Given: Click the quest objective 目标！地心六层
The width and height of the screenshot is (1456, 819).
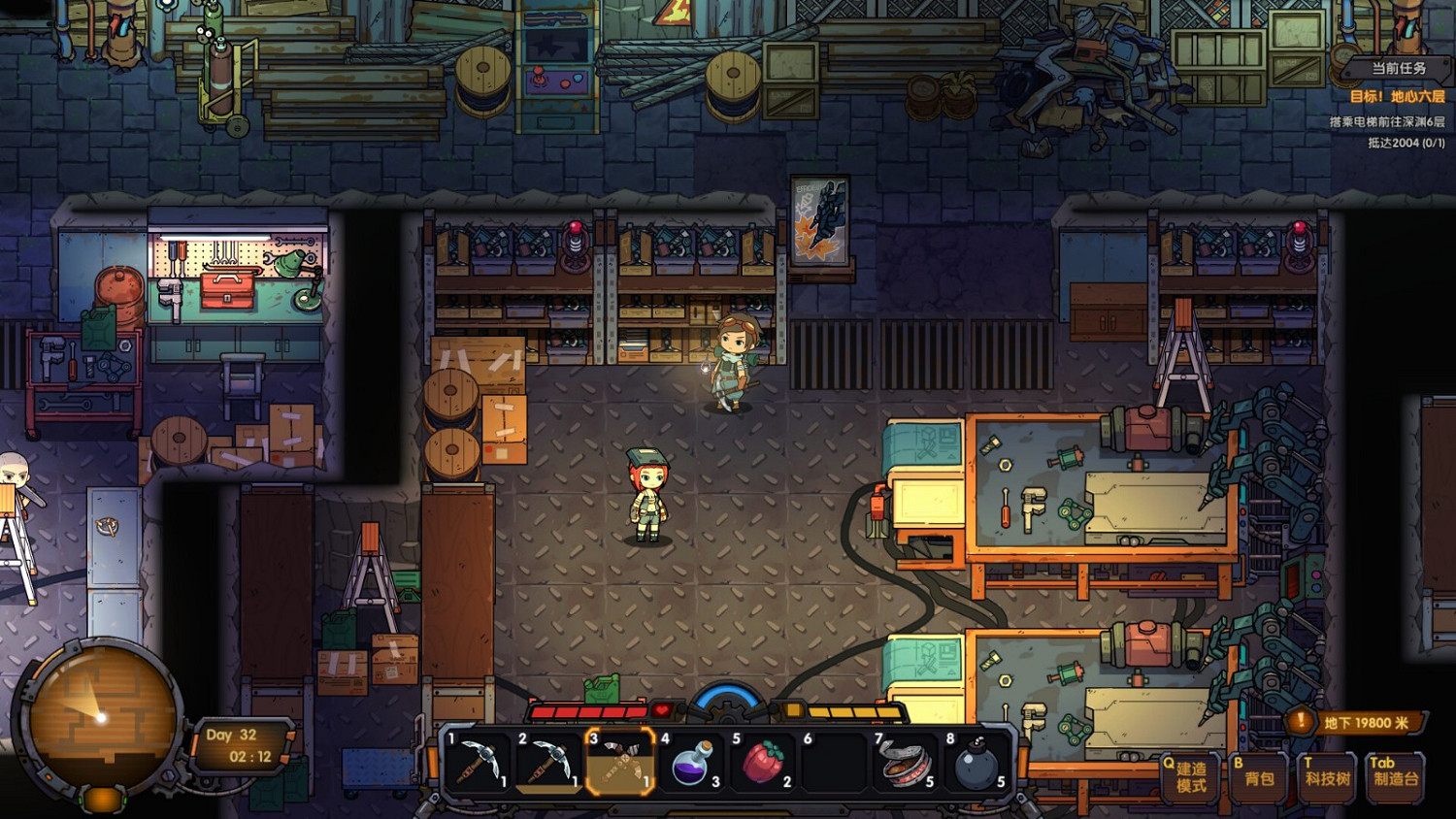Looking at the screenshot, I should tap(1399, 97).
